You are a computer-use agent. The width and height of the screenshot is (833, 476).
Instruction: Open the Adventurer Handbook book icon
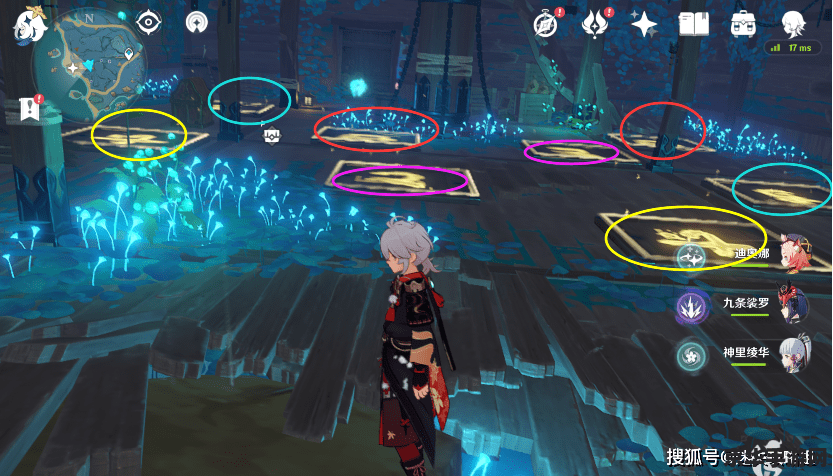coord(693,23)
